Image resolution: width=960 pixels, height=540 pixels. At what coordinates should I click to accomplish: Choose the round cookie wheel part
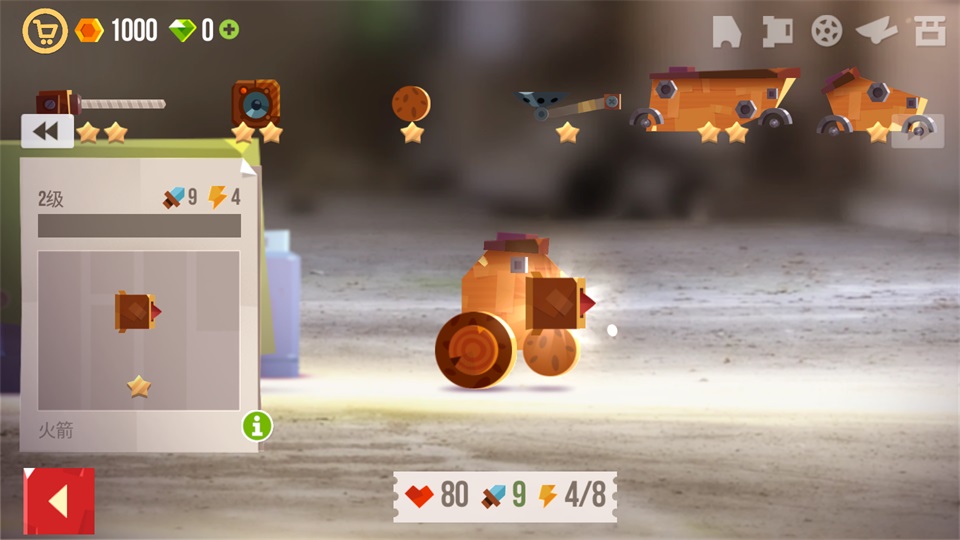pos(411,104)
